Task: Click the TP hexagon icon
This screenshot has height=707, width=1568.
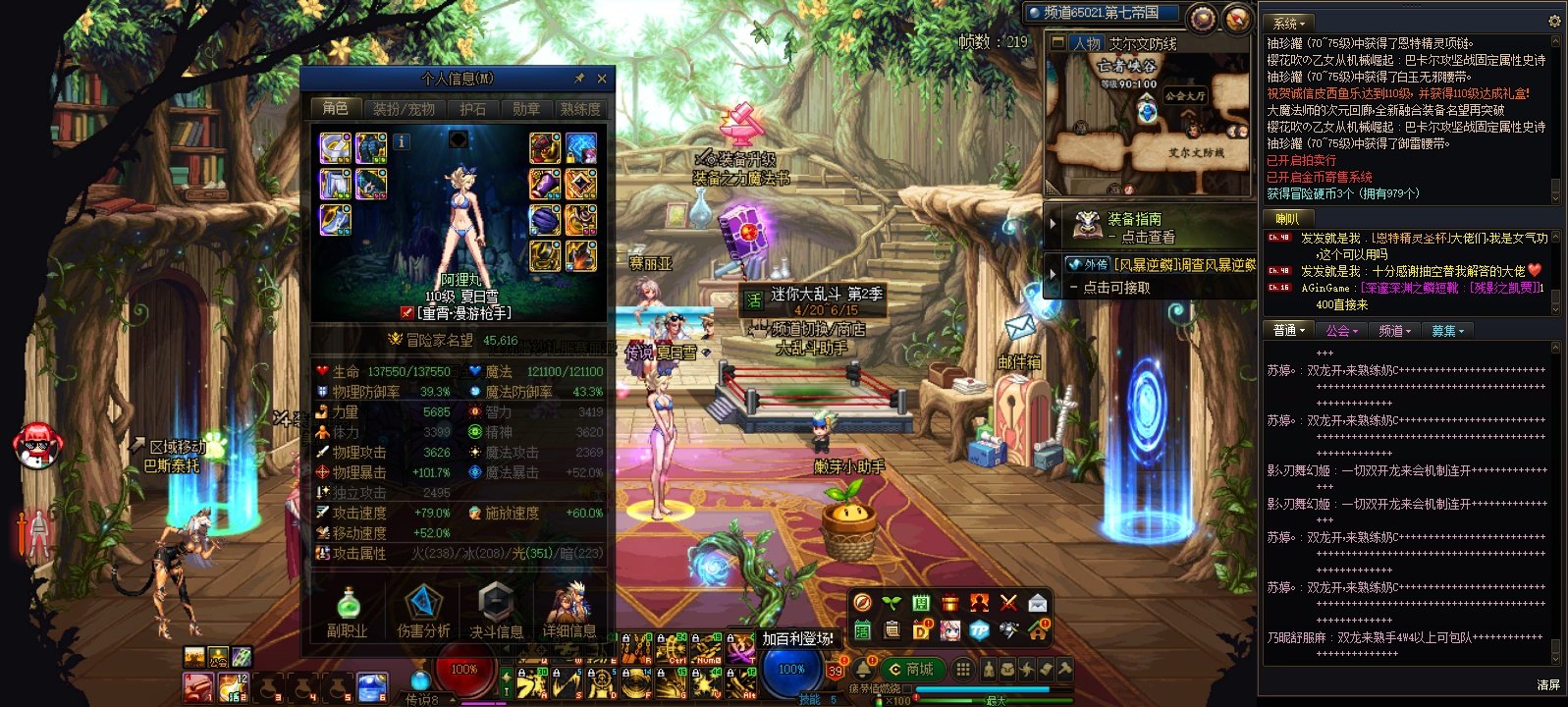Action: [979, 630]
